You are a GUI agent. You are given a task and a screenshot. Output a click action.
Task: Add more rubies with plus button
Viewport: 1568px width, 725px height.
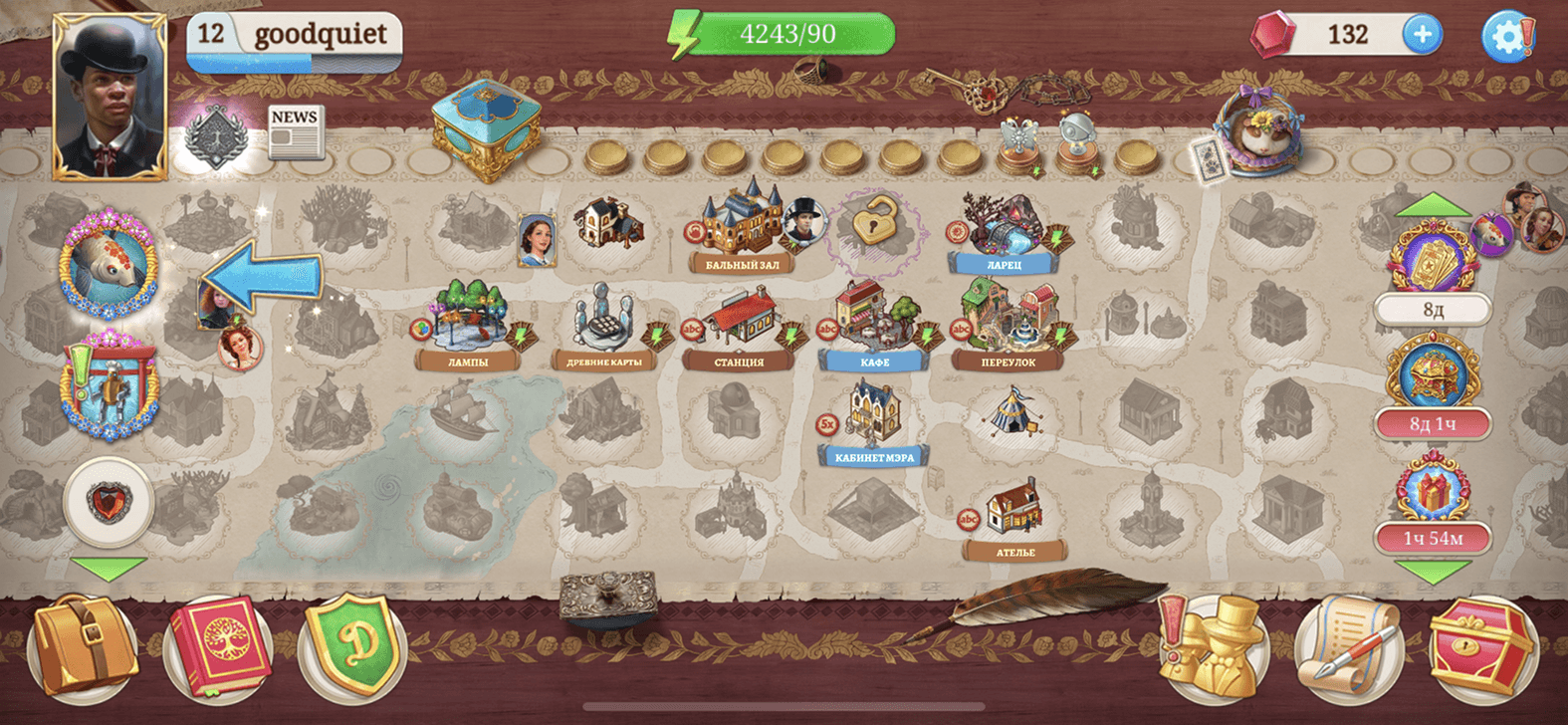point(1422,35)
